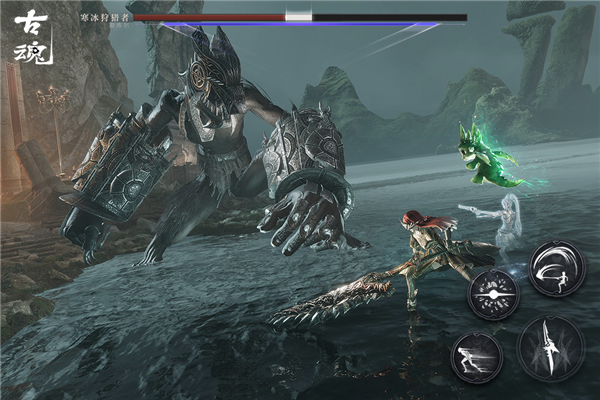The width and height of the screenshot is (600, 400).
Task: Activate the sweeping slash skill
Action: [556, 268]
